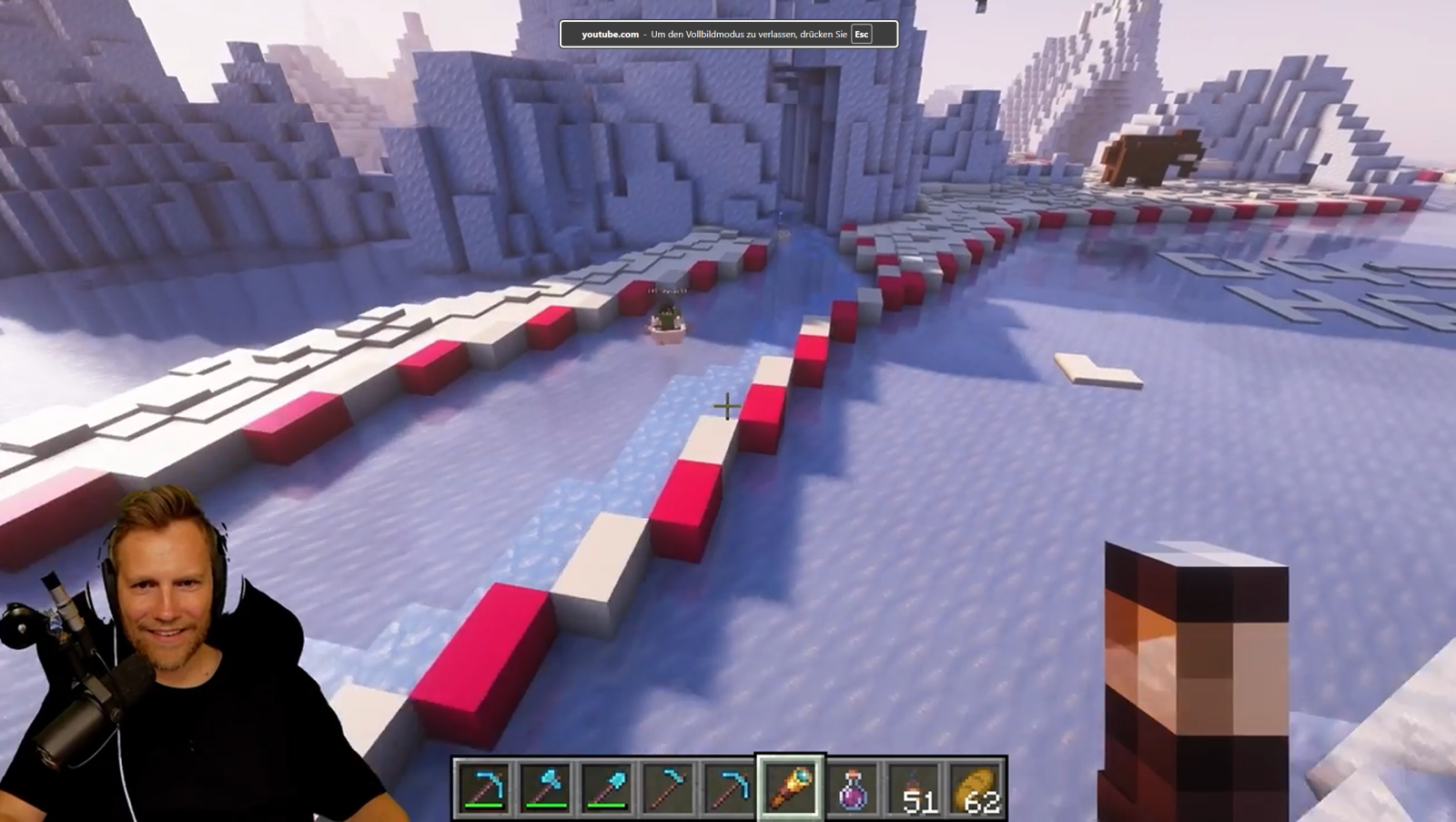
Task: Select the bread stack of 62
Action: pos(976,787)
